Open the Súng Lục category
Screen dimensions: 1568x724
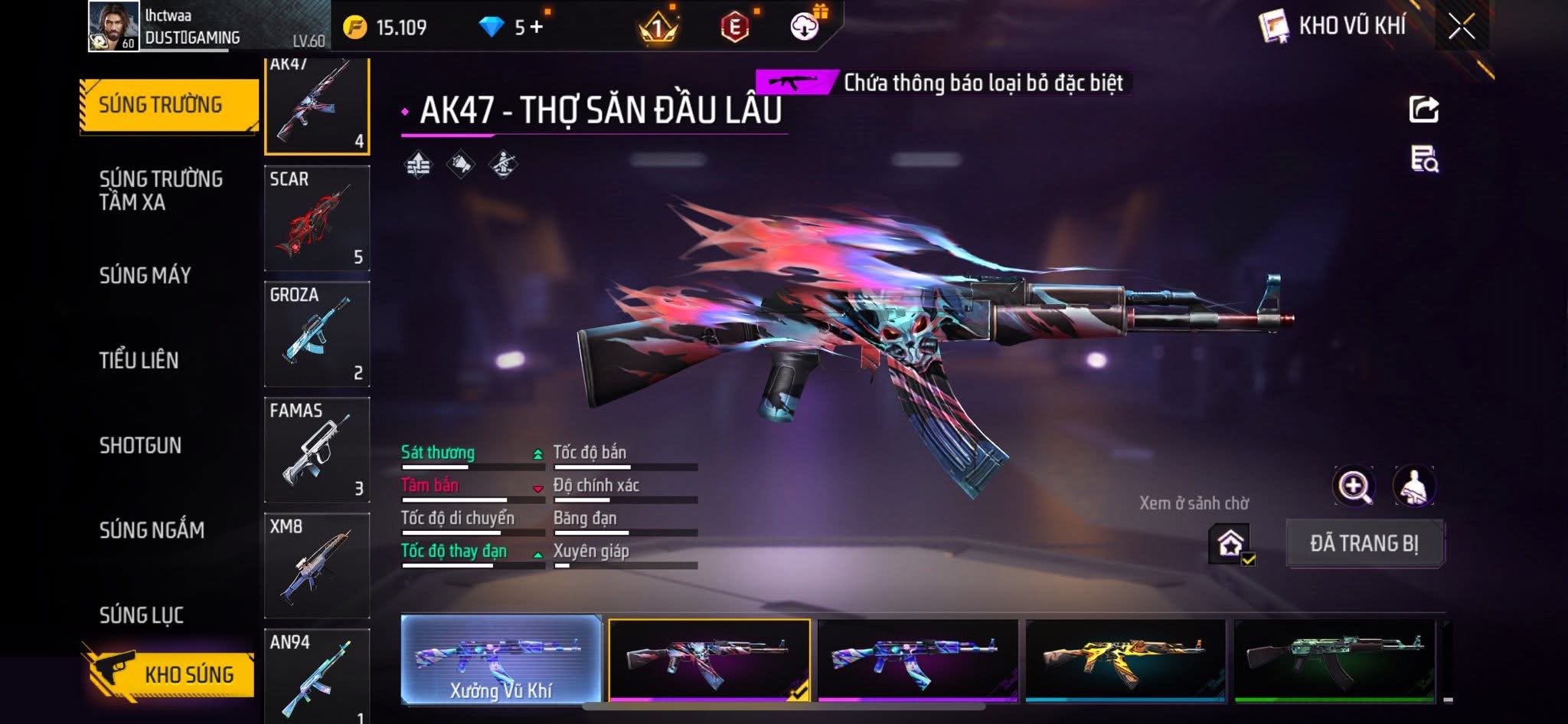pos(141,614)
